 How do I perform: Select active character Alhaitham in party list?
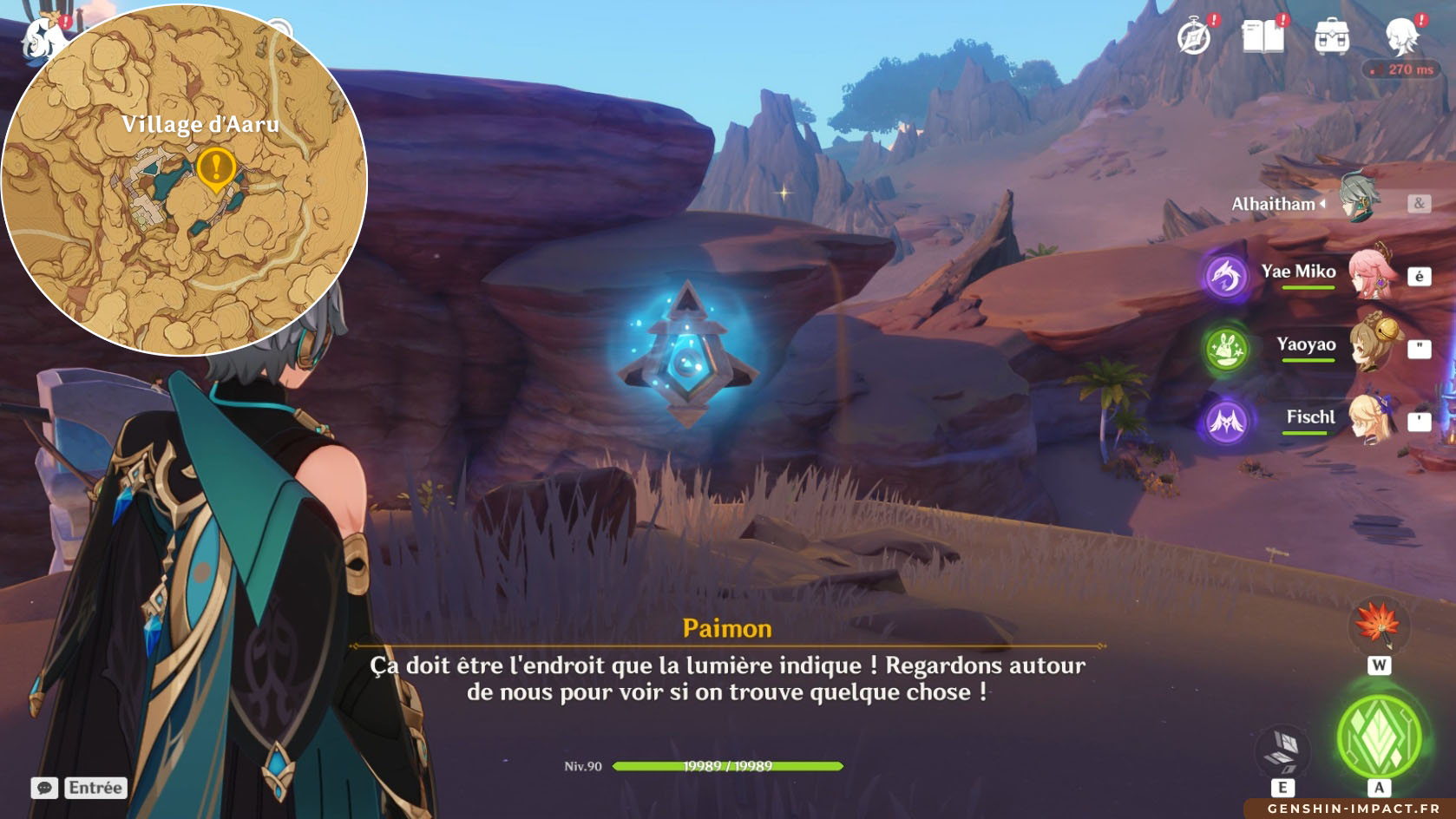click(x=1358, y=200)
